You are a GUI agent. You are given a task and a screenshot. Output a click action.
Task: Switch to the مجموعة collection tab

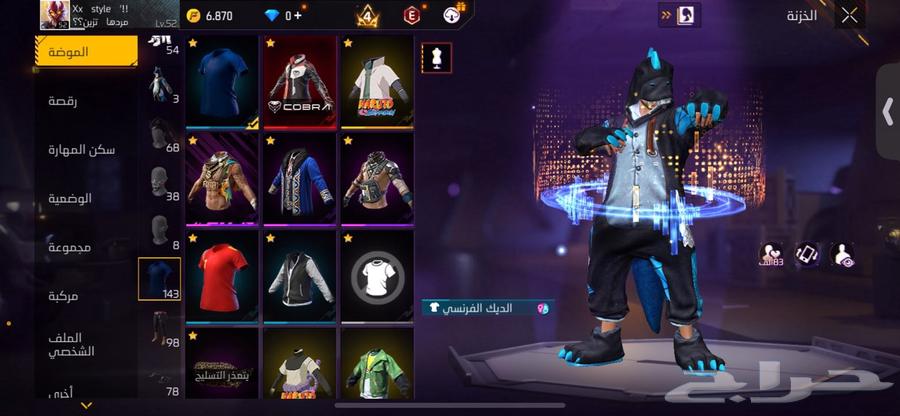tap(70, 247)
